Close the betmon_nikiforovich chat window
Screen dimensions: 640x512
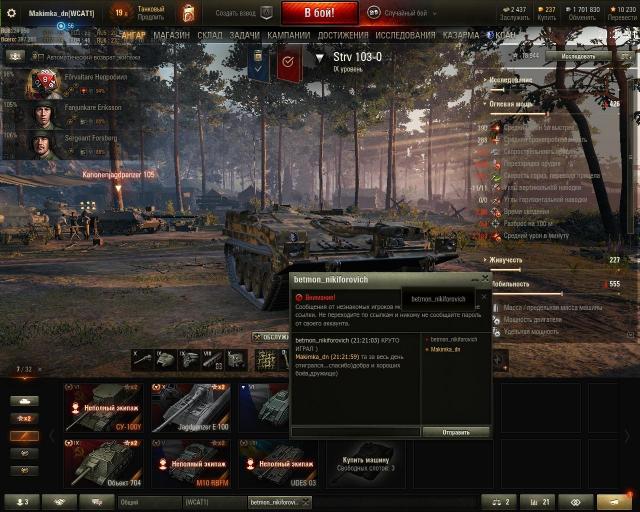486,280
